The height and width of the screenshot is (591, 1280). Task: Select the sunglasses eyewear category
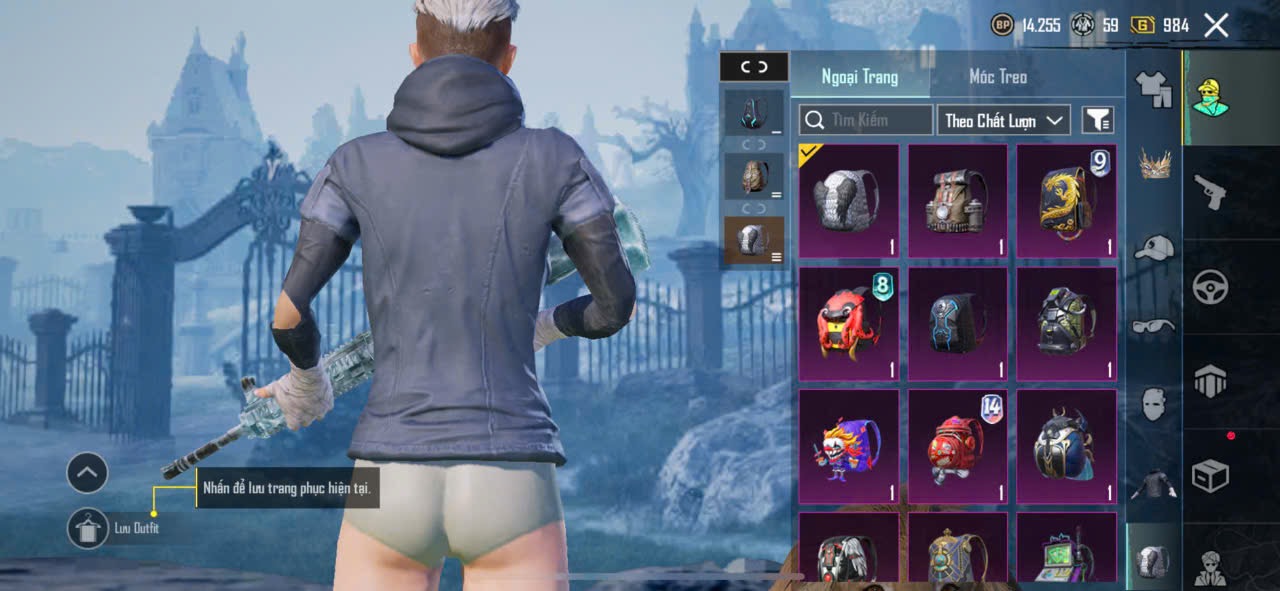pyautogui.click(x=1154, y=326)
